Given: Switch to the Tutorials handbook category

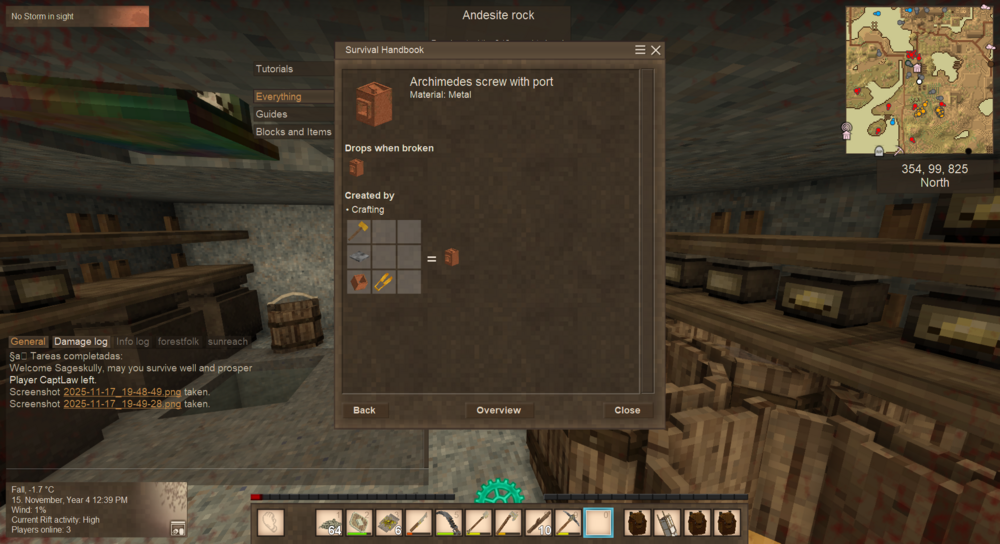Looking at the screenshot, I should pyautogui.click(x=275, y=69).
